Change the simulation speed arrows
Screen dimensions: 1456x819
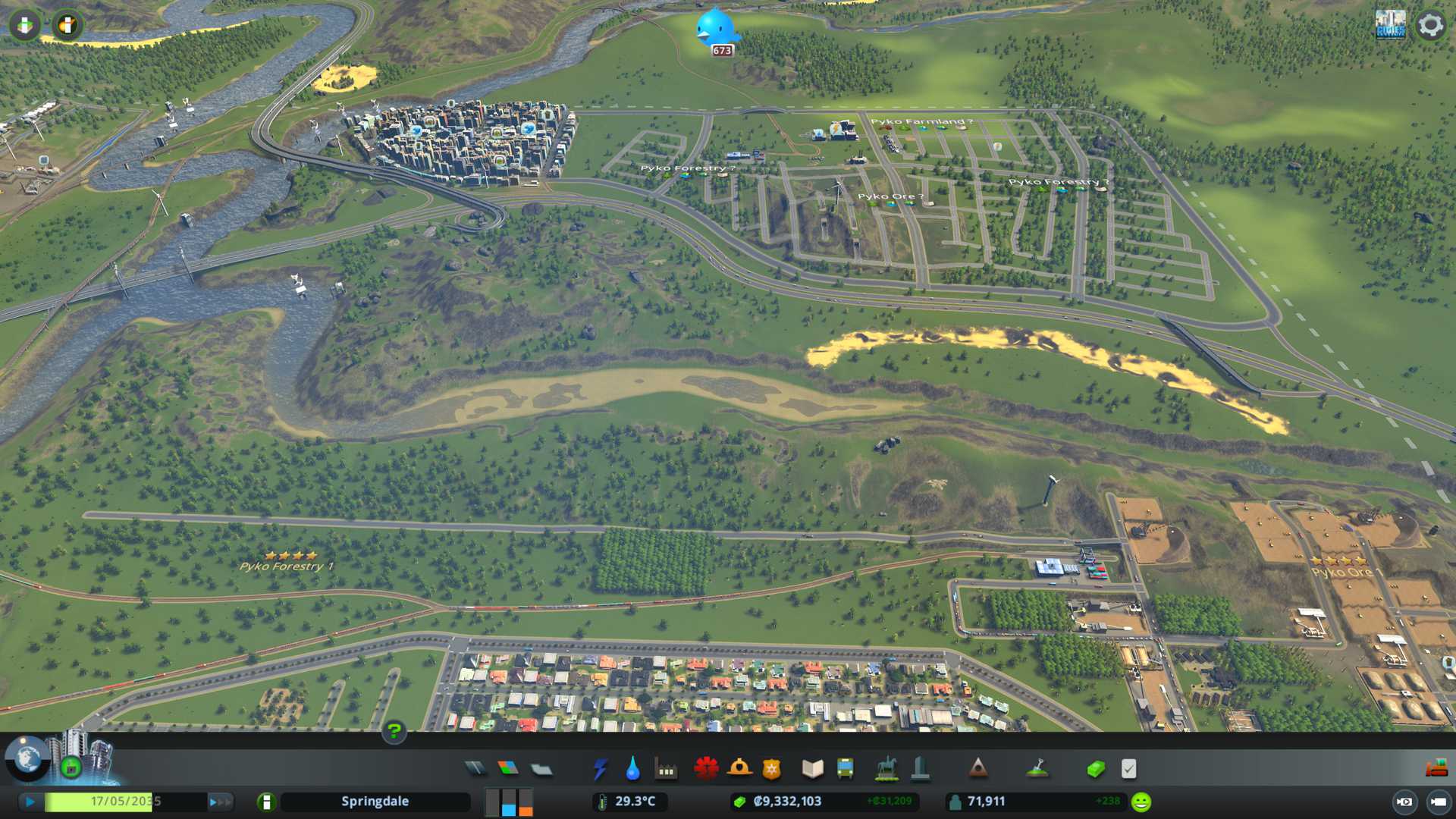click(x=219, y=802)
